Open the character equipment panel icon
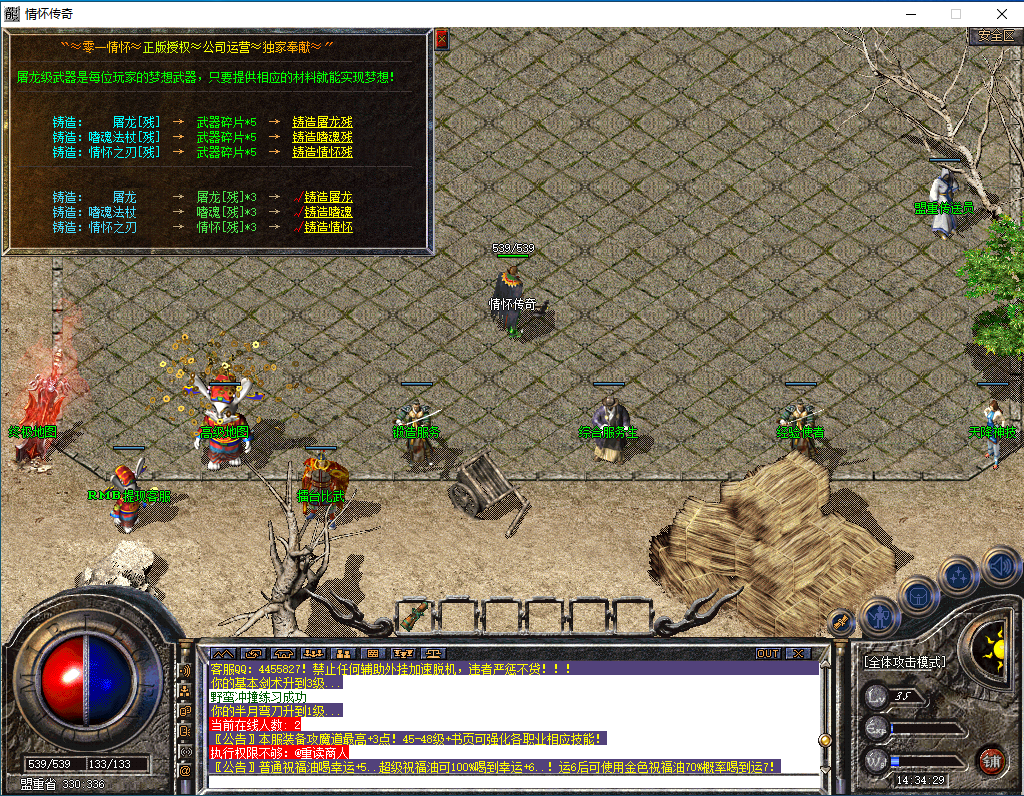 [880, 616]
